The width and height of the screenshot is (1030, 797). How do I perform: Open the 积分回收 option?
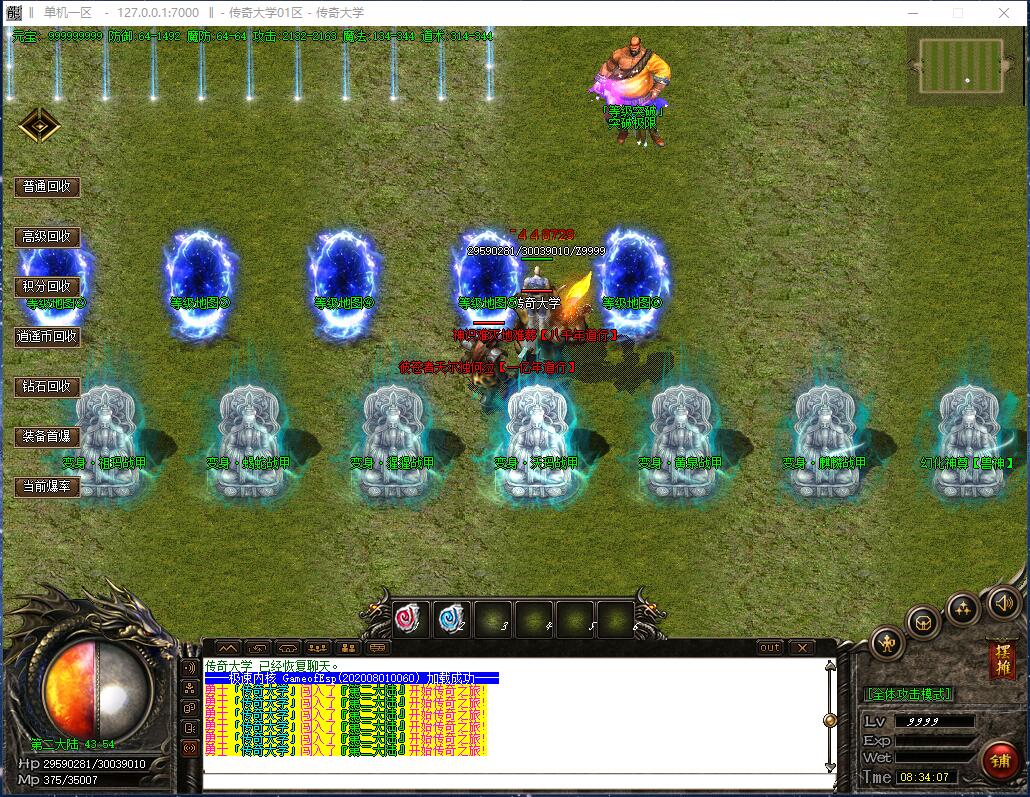(47, 287)
